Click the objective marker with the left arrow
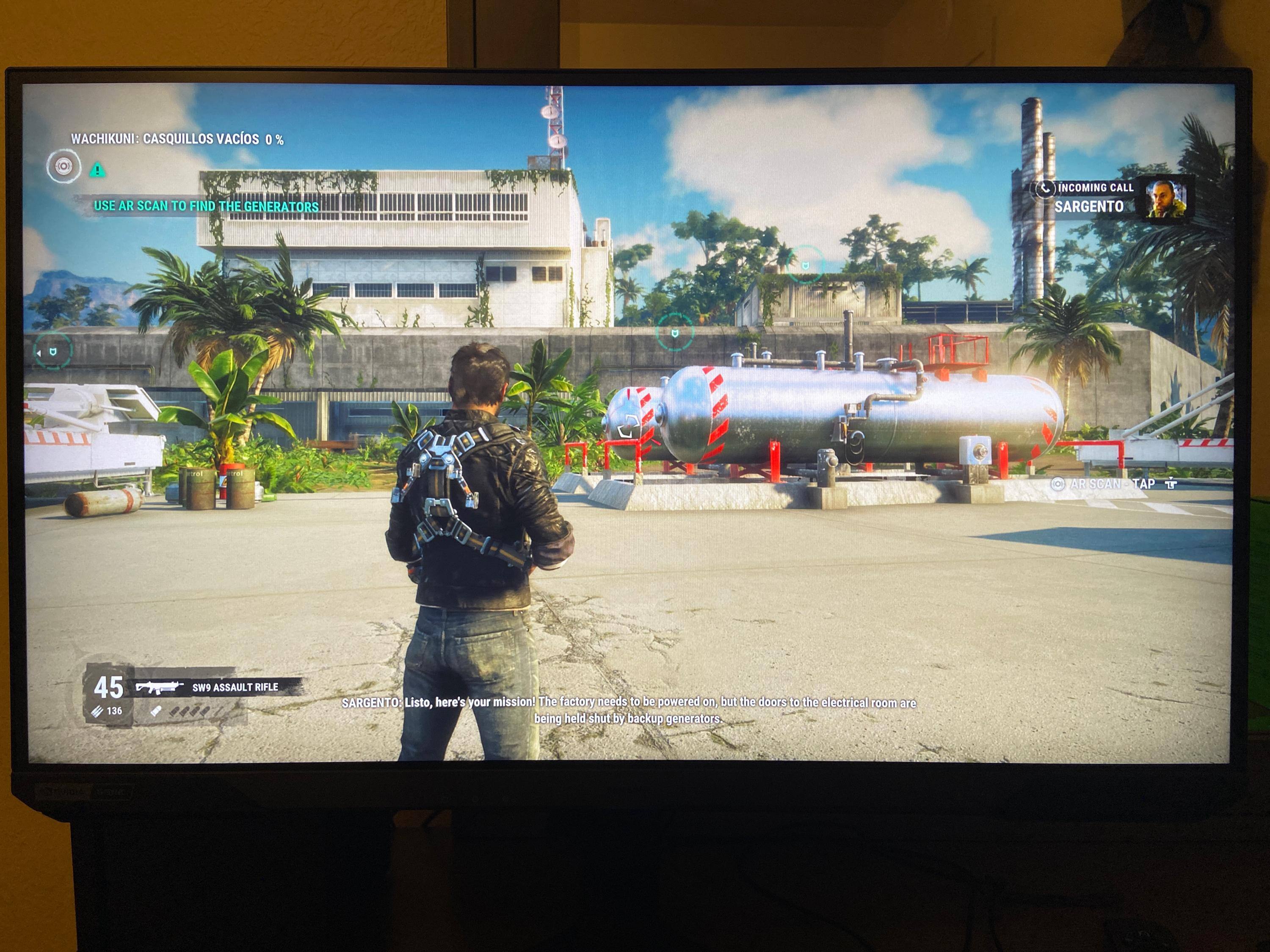This screenshot has height=952, width=1270. (x=52, y=351)
